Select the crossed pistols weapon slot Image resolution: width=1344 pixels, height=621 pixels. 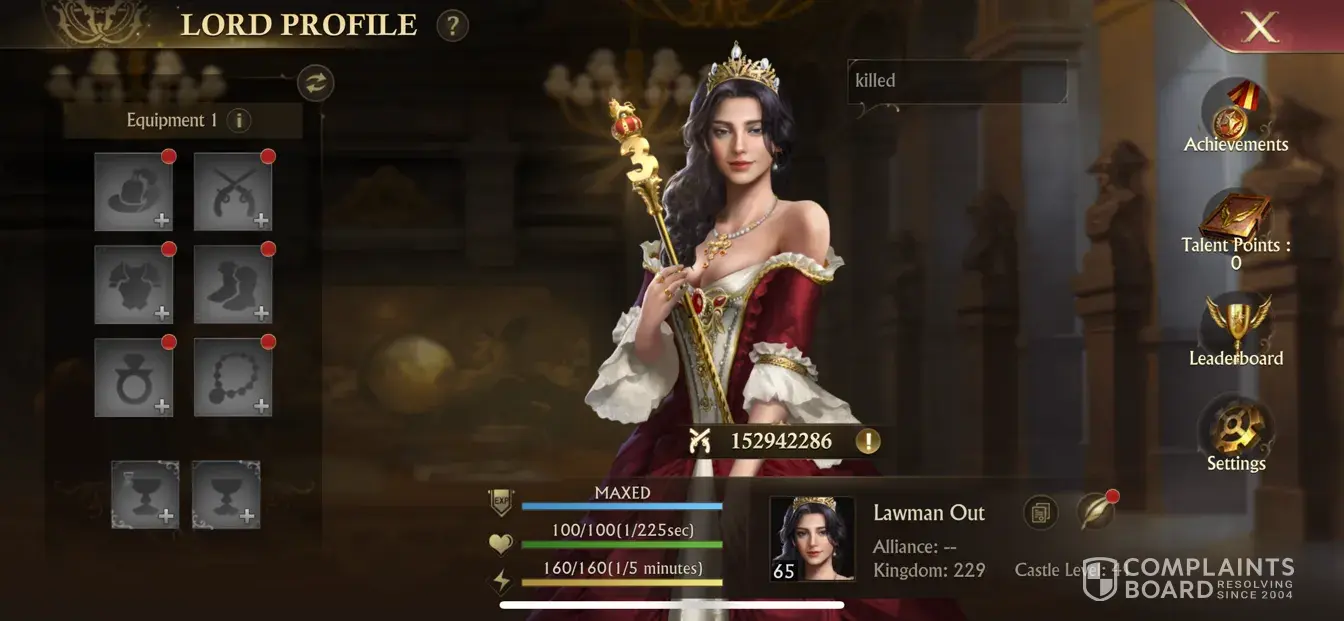click(x=233, y=192)
